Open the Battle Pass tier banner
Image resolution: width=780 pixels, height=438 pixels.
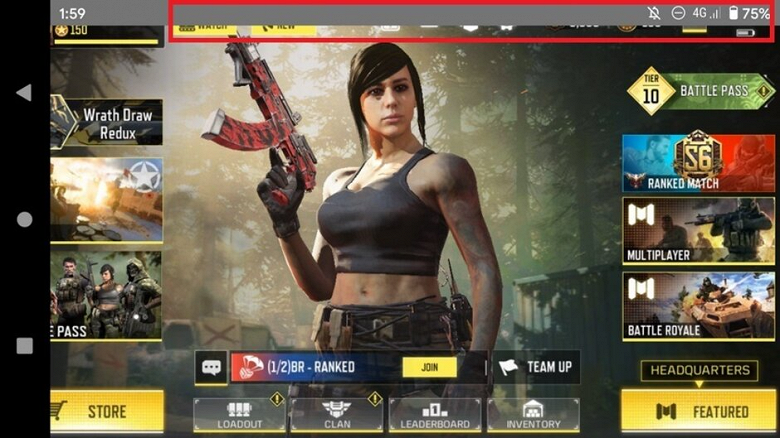[701, 92]
